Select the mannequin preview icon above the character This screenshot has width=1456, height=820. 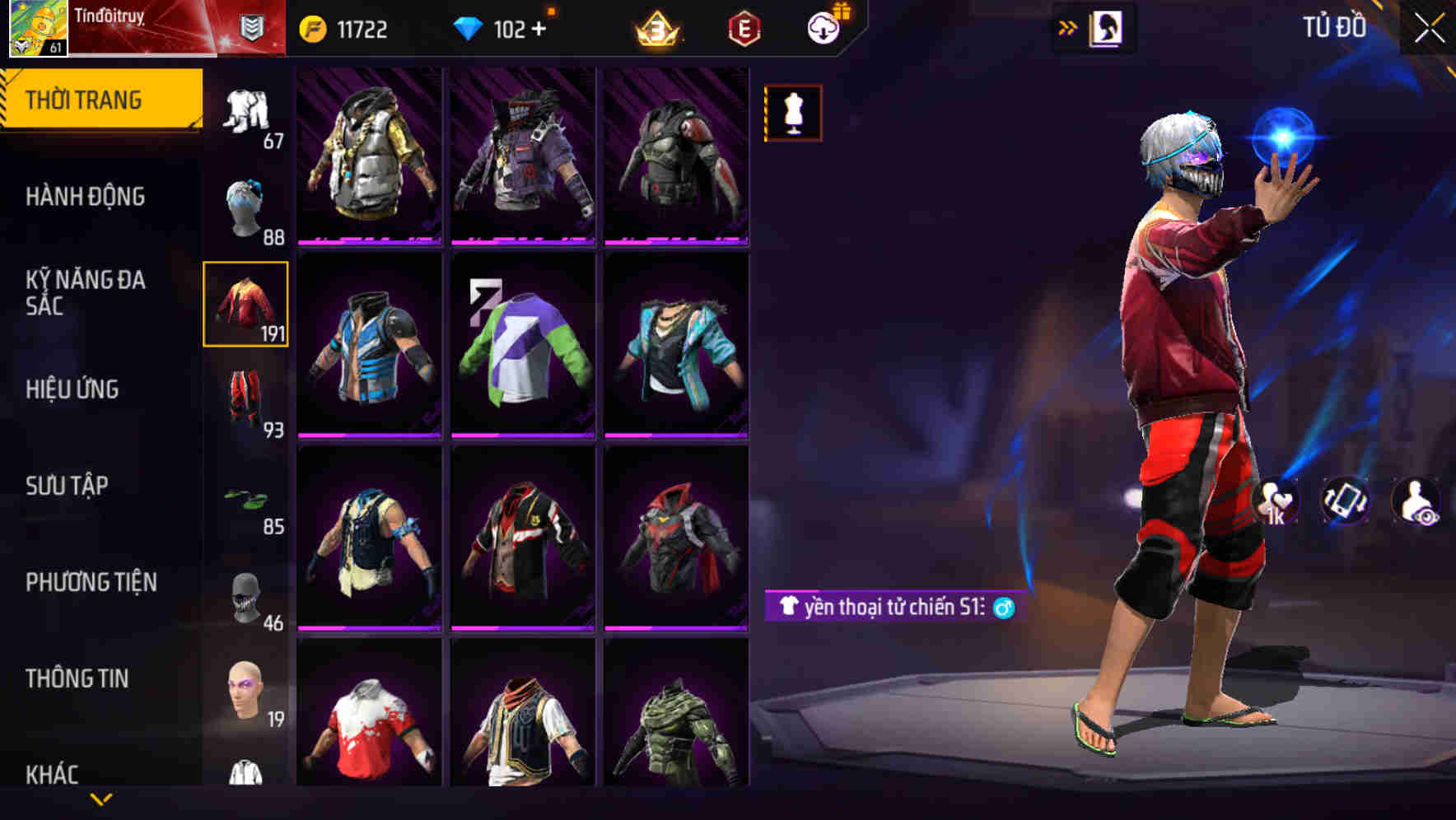(792, 114)
